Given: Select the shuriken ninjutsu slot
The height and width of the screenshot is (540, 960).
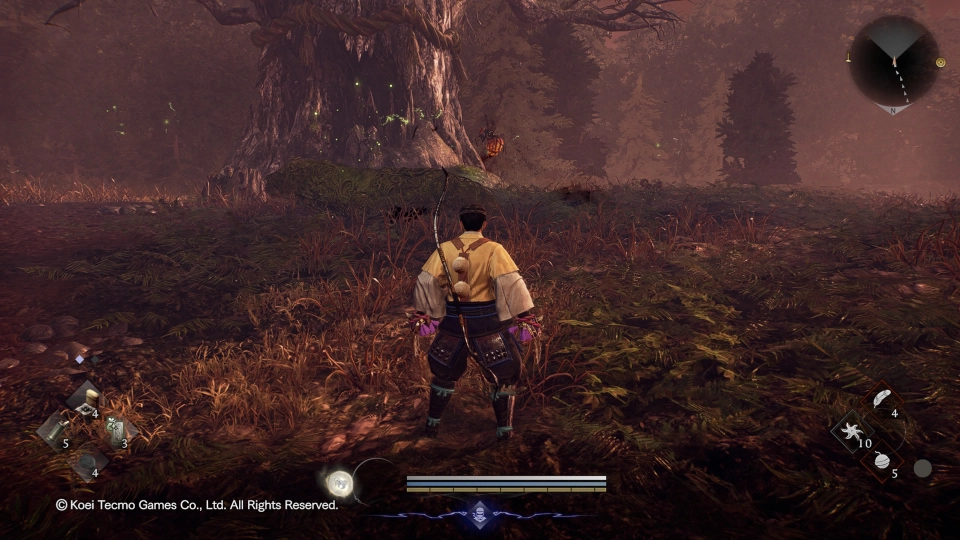Looking at the screenshot, I should pos(853,431).
